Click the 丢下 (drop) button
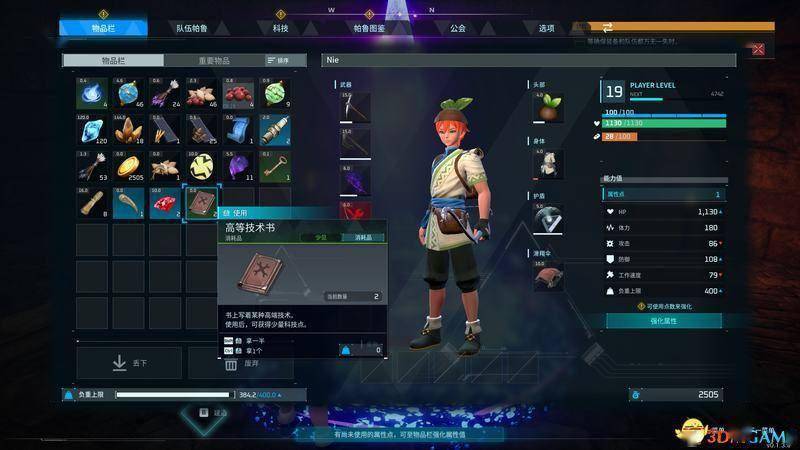Screen dimensions: 800x450 coord(129,362)
